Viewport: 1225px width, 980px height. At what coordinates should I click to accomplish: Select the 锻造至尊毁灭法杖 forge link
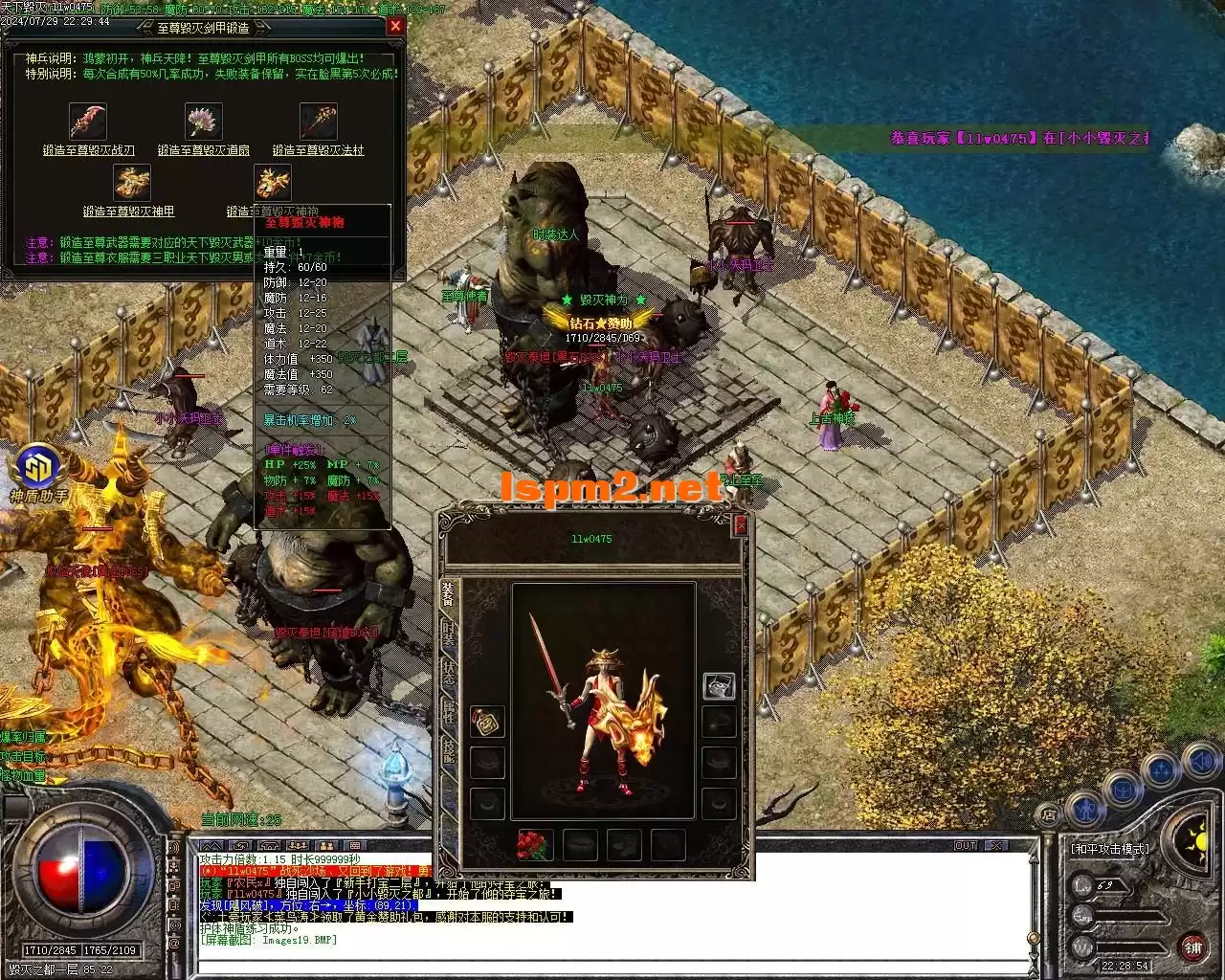pos(319,150)
